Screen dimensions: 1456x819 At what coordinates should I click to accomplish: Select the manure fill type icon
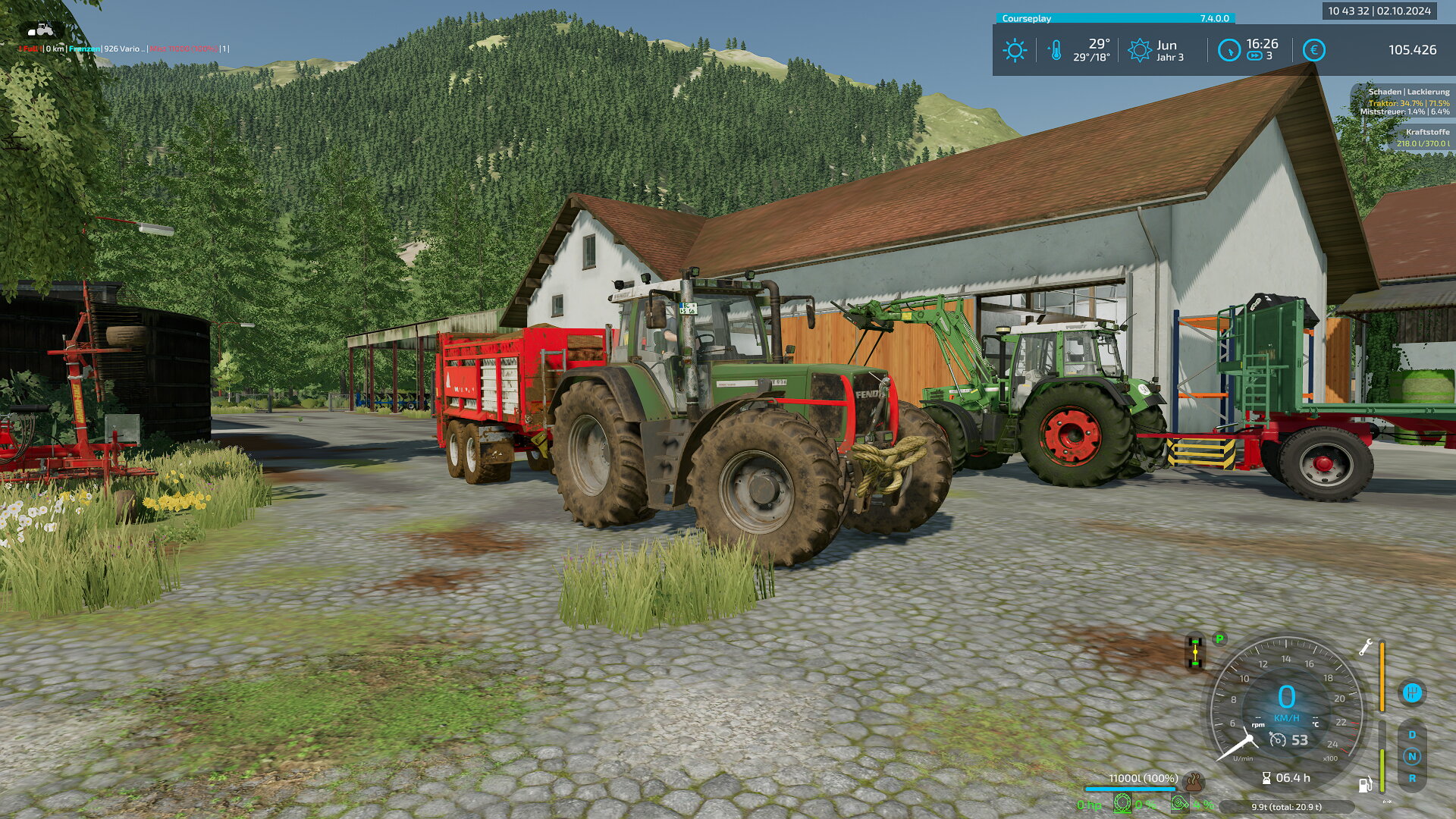[x=1194, y=781]
